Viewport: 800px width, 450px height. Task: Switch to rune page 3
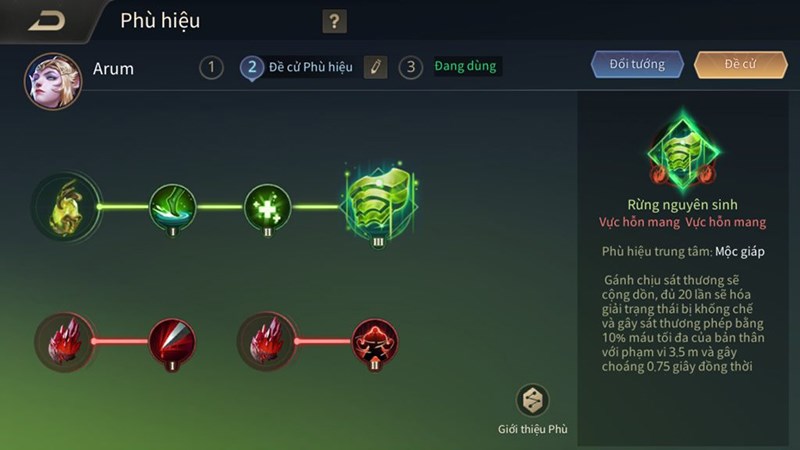coord(410,68)
